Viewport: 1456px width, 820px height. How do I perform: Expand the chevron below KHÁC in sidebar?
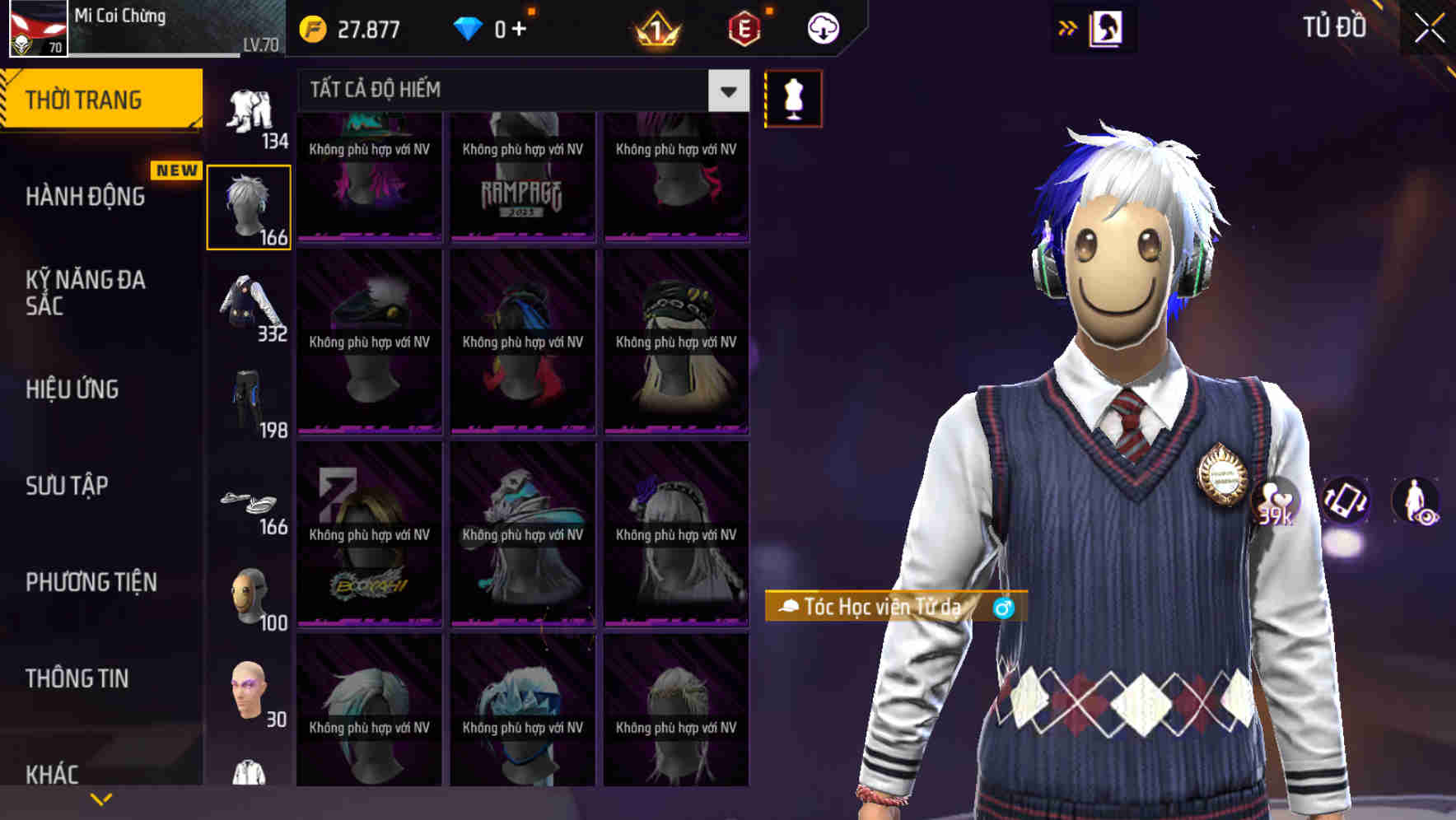point(101,798)
